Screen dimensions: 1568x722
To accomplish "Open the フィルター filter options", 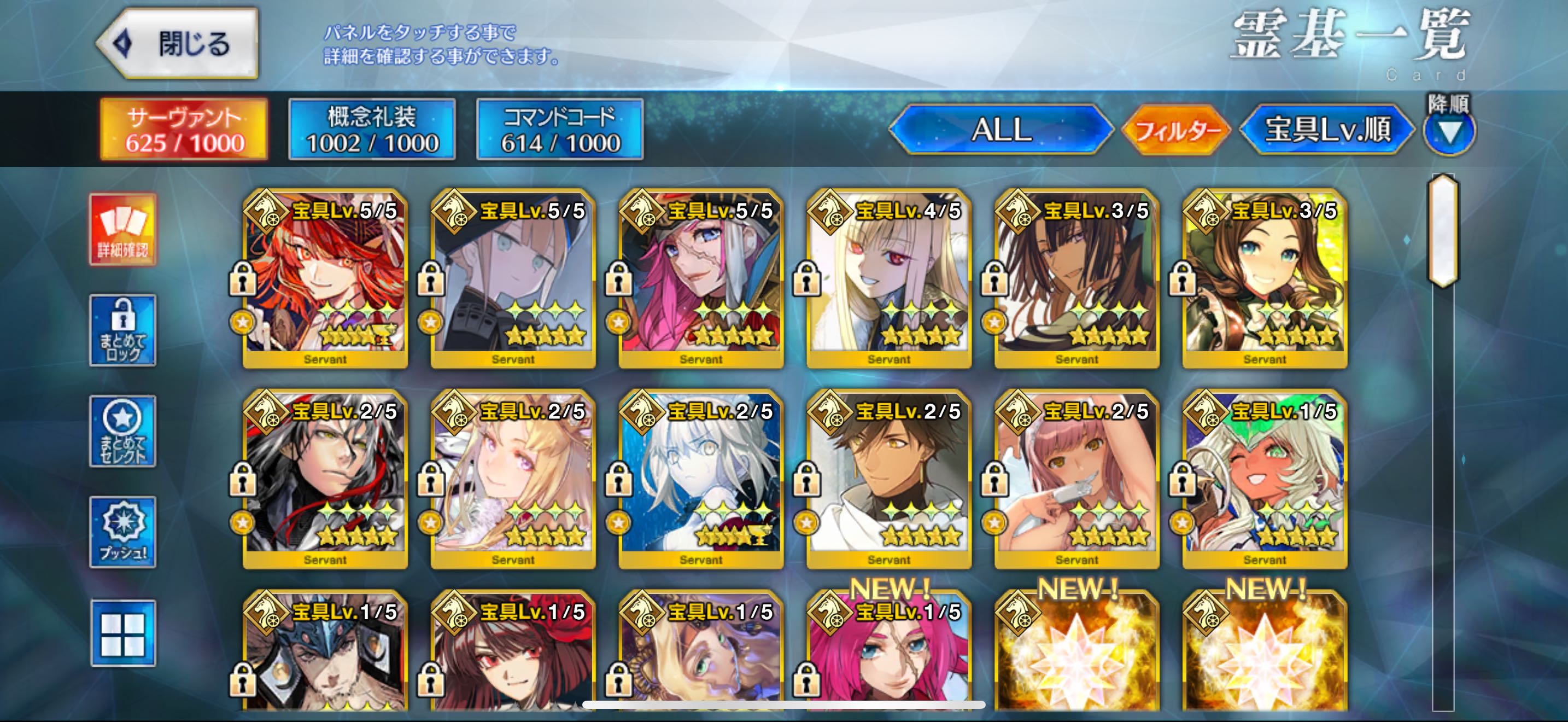I will tap(1176, 130).
